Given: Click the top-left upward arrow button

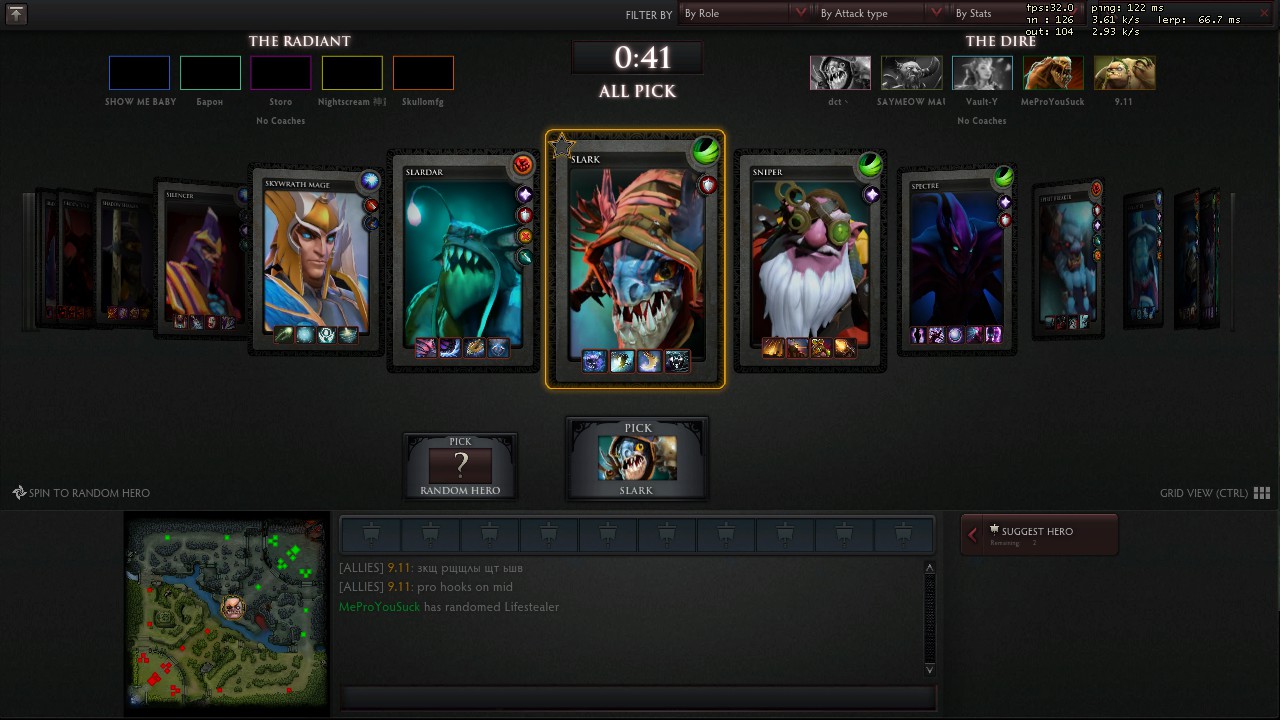Looking at the screenshot, I should (x=16, y=14).
